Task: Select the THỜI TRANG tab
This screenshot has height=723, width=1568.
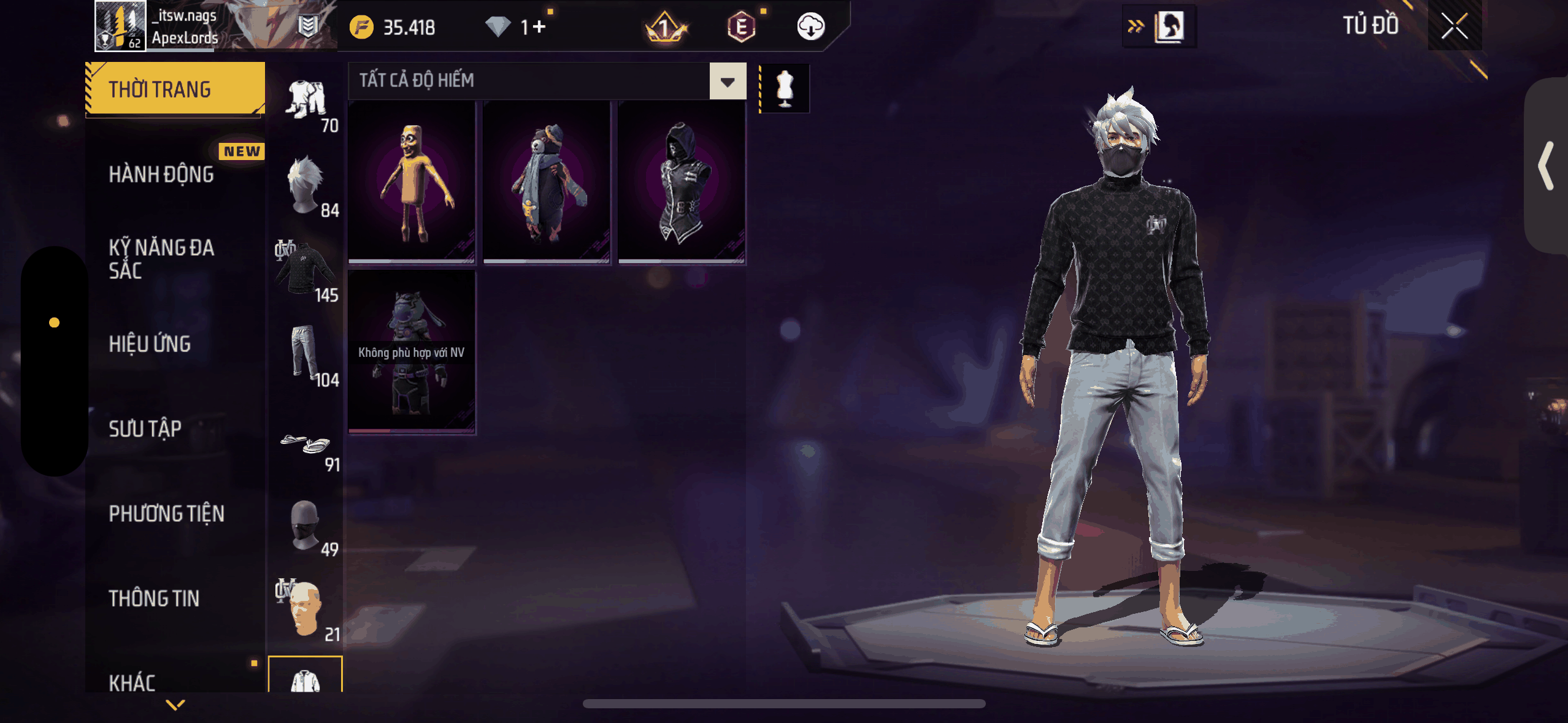Action: [175, 90]
